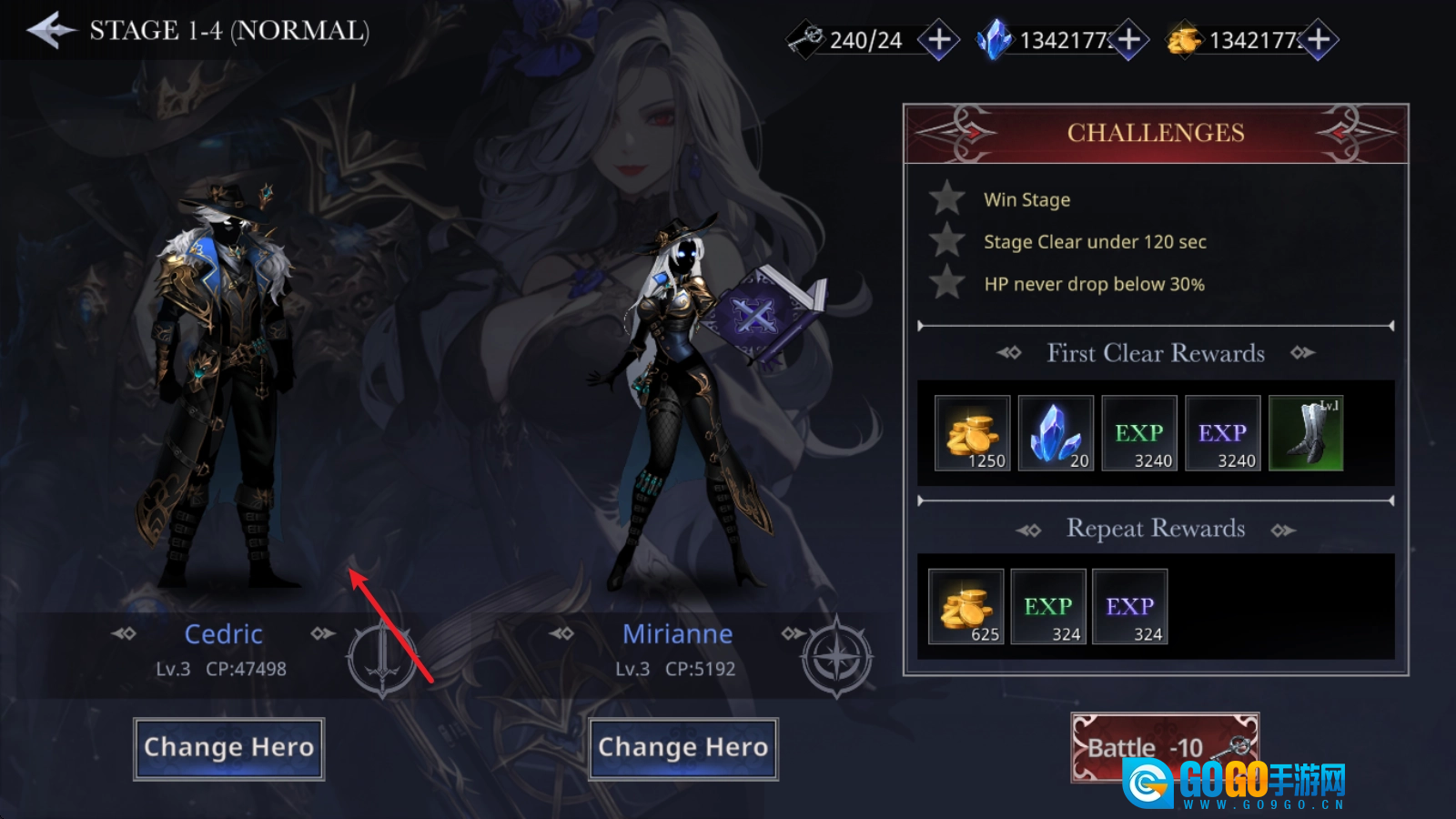Change the hero Mirianne

coord(683,748)
